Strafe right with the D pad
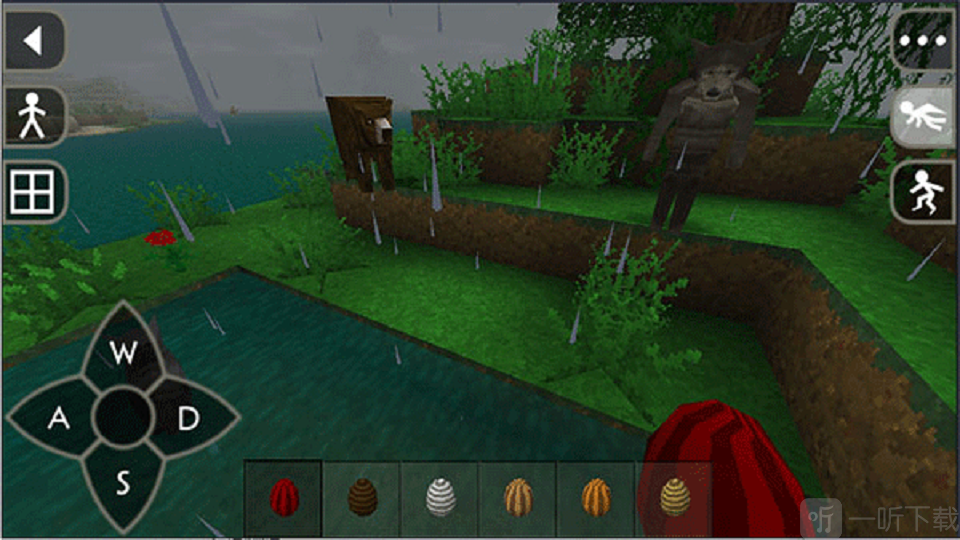 click(x=188, y=419)
